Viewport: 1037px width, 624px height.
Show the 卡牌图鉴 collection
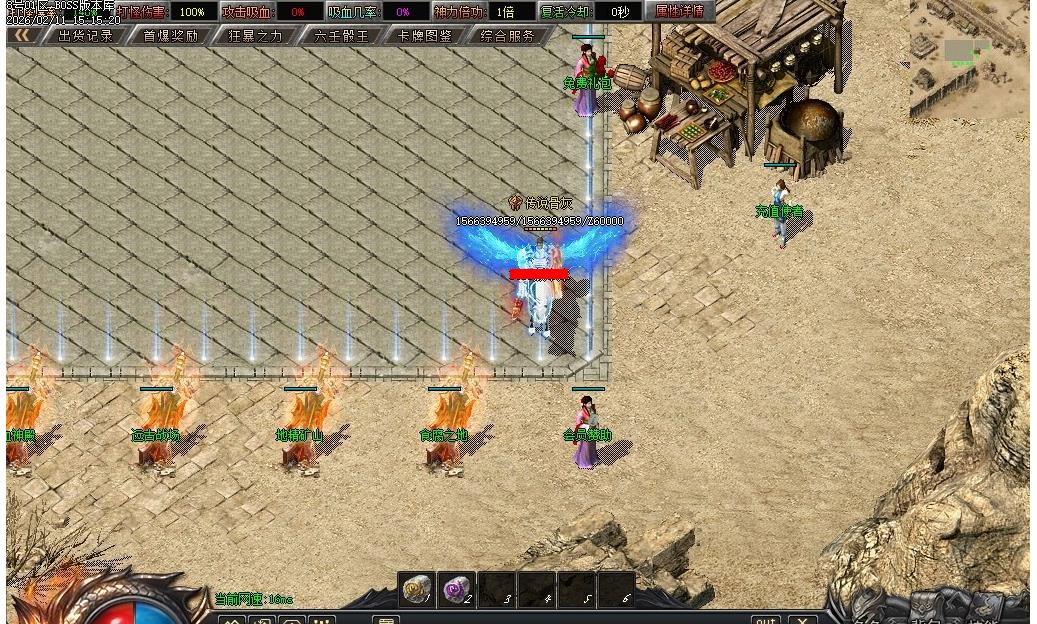425,36
